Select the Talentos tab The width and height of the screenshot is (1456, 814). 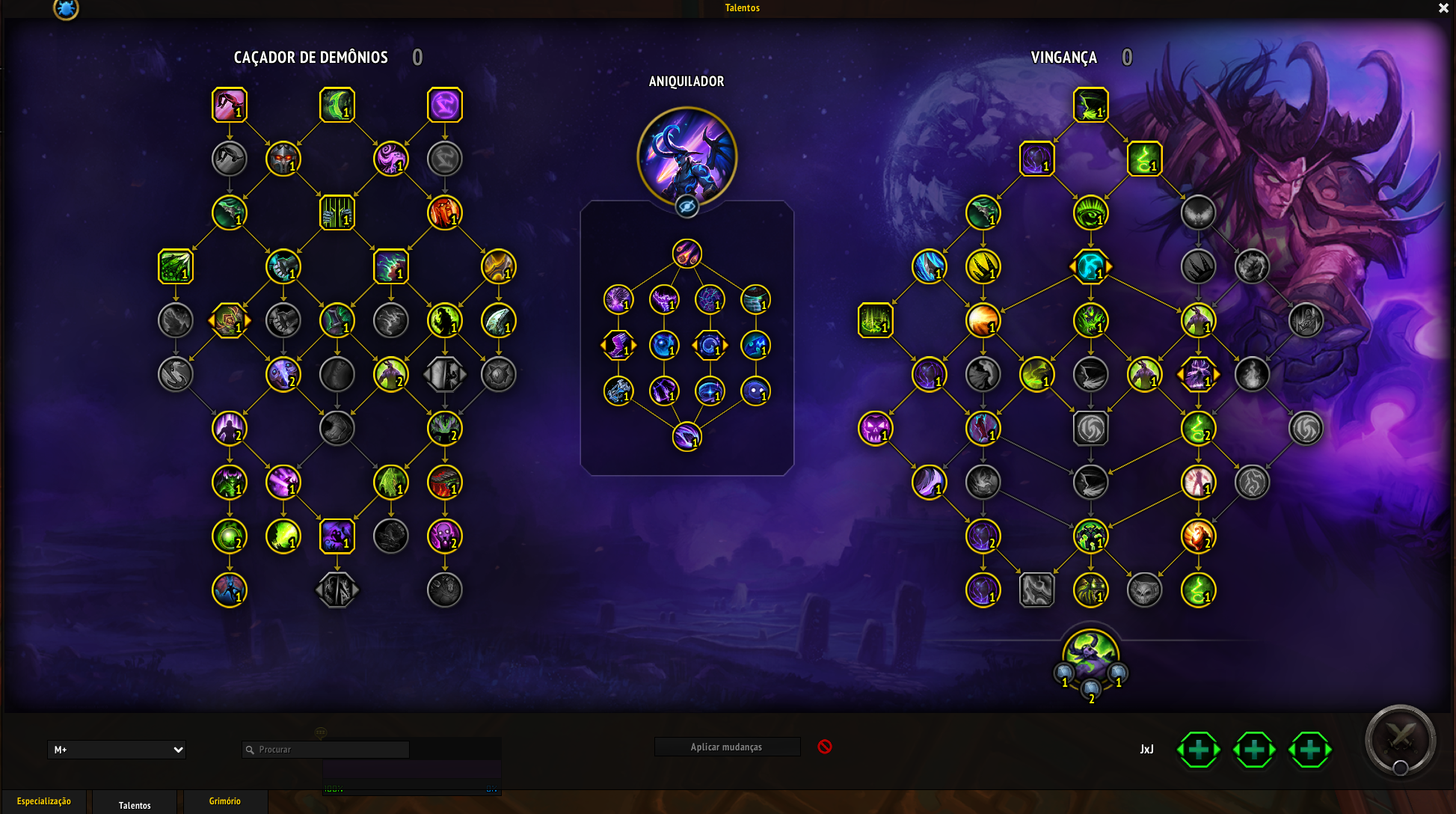[135, 804]
